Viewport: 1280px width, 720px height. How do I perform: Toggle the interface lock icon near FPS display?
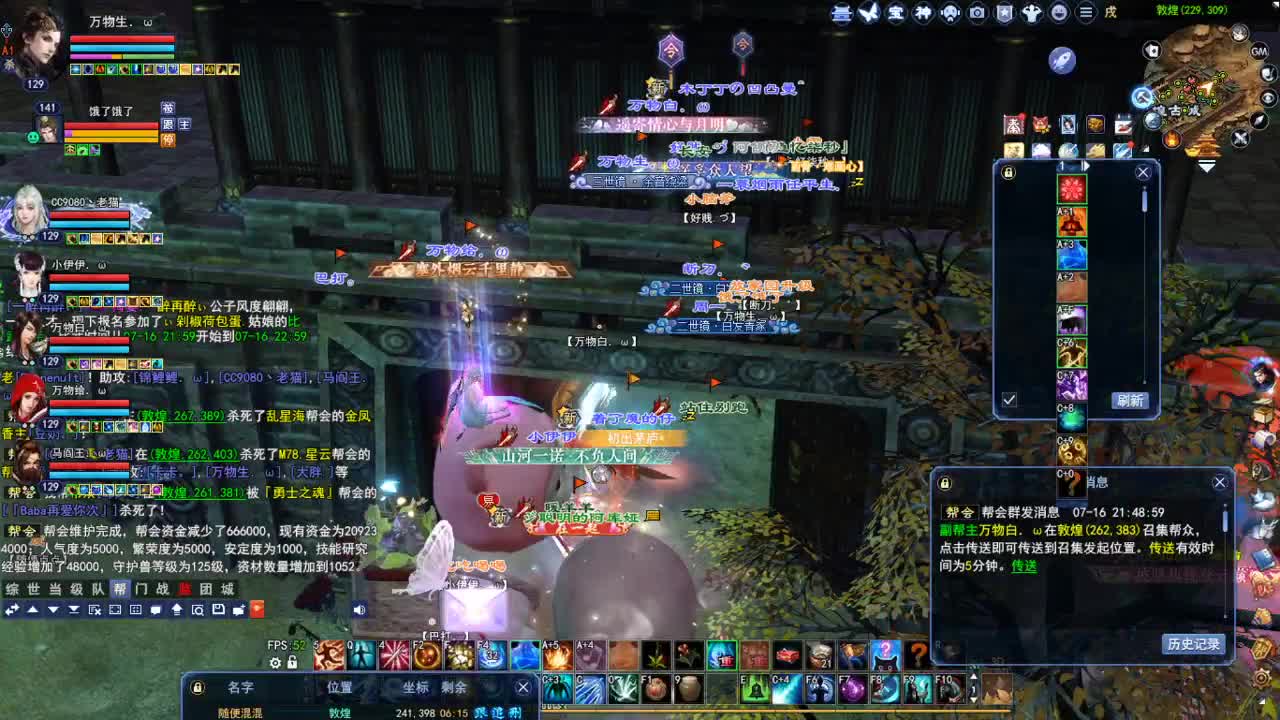[292, 663]
